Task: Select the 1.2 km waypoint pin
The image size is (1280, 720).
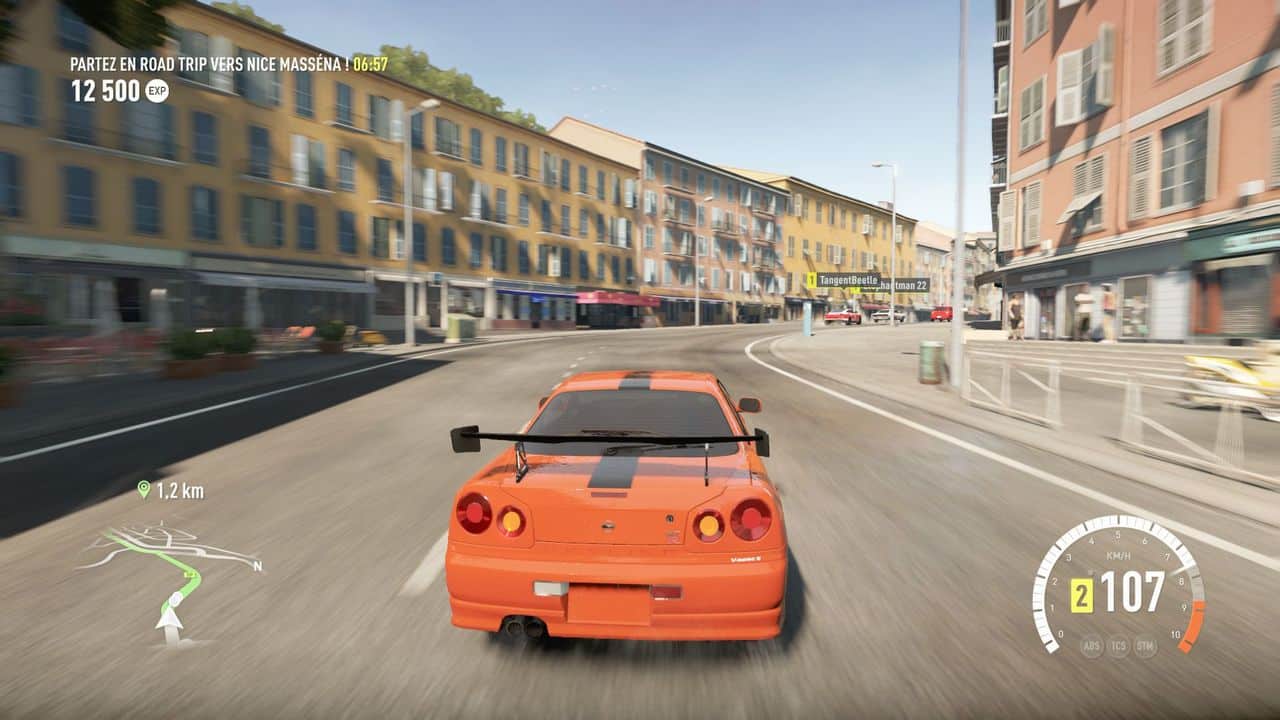Action: coord(144,489)
